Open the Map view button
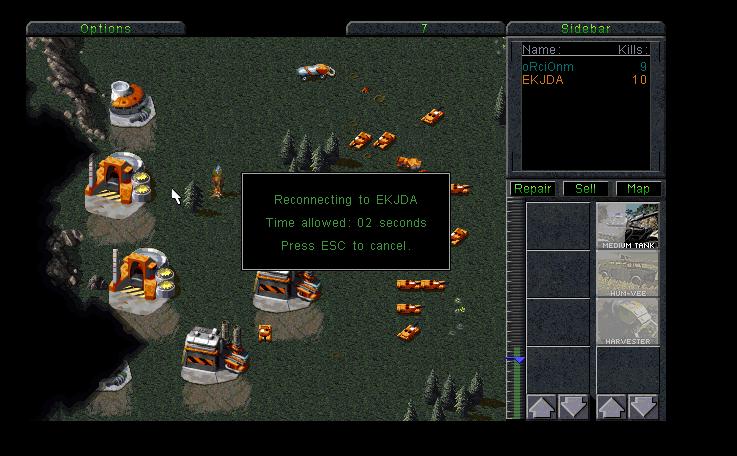This screenshot has height=456, width=737. (637, 188)
